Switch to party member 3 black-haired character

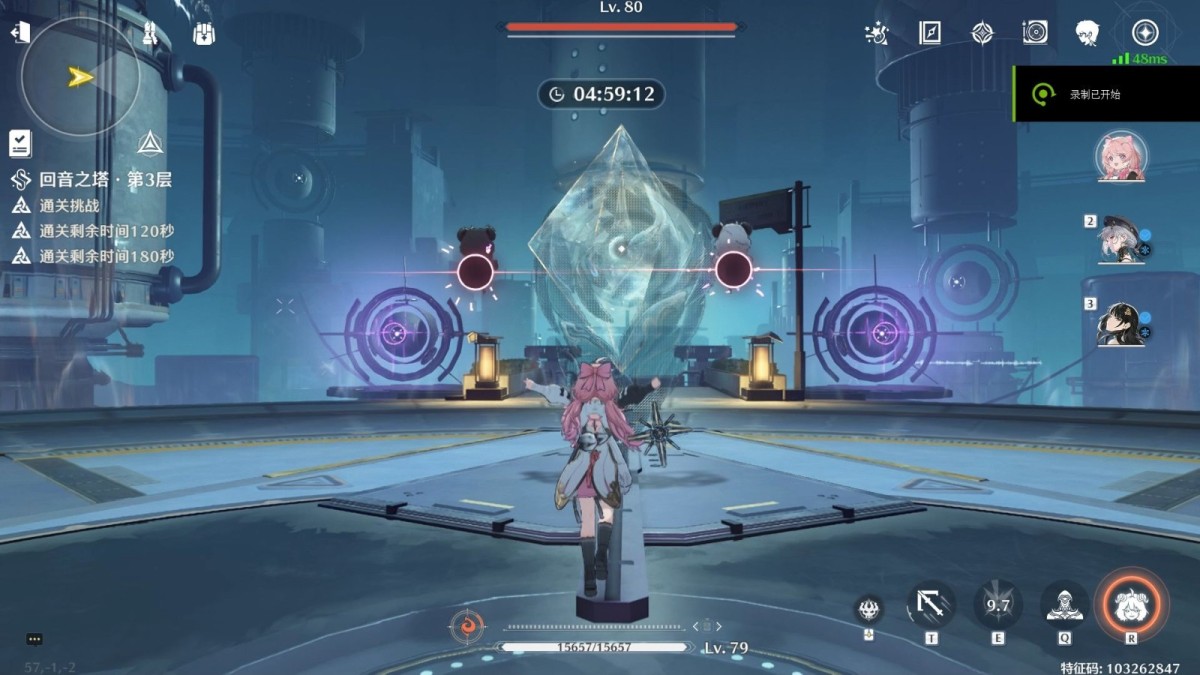coord(1121,323)
